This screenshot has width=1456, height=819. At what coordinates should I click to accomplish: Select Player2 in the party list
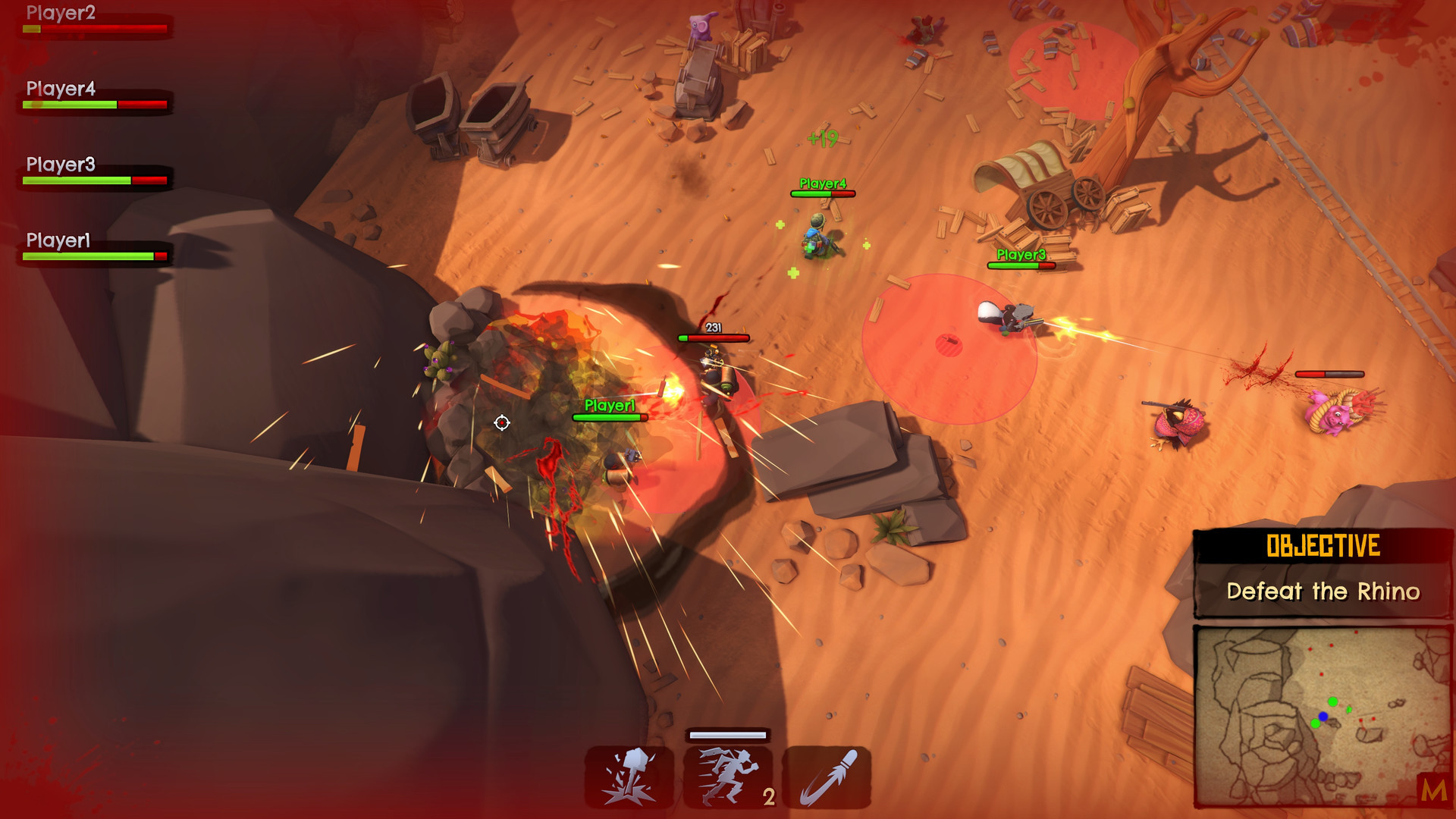tap(61, 14)
